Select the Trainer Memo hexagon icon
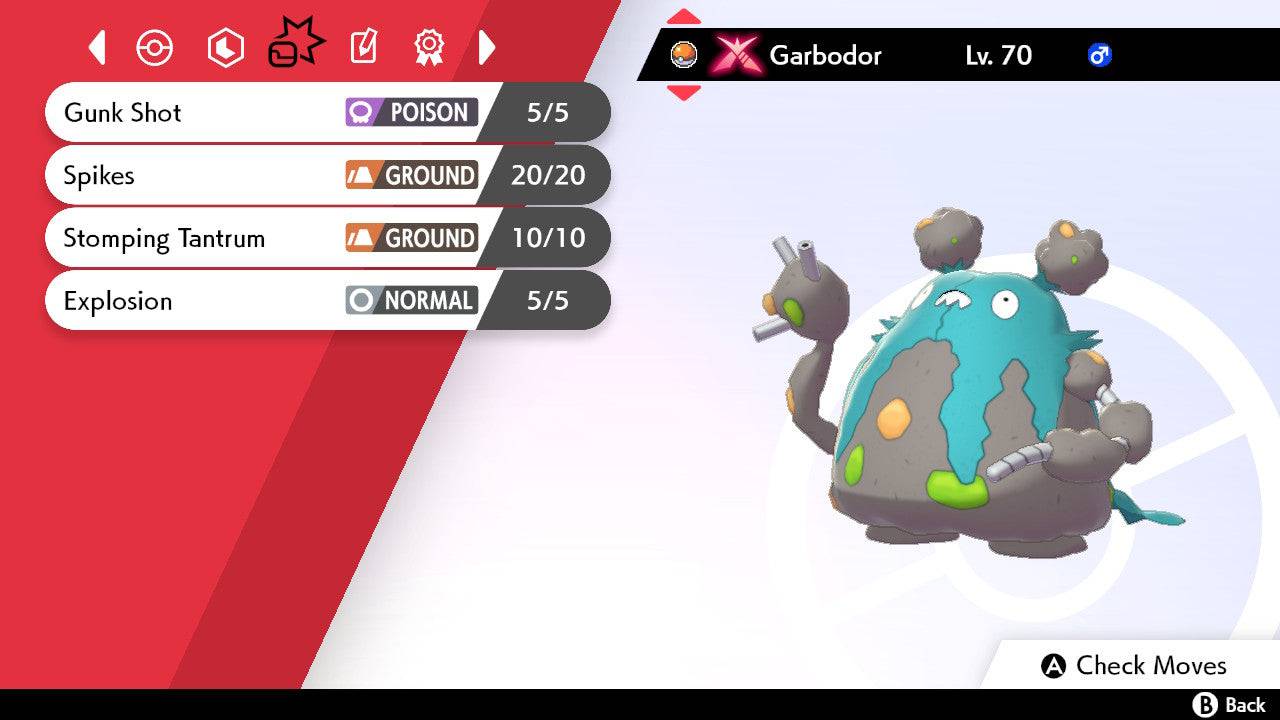The image size is (1280, 720). (225, 47)
